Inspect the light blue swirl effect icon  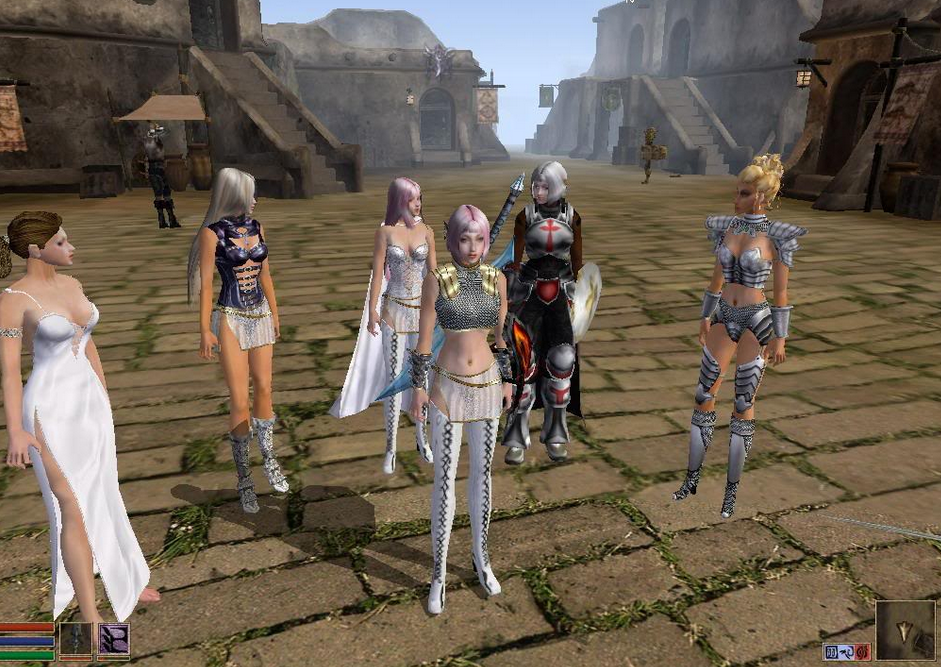pos(846,651)
